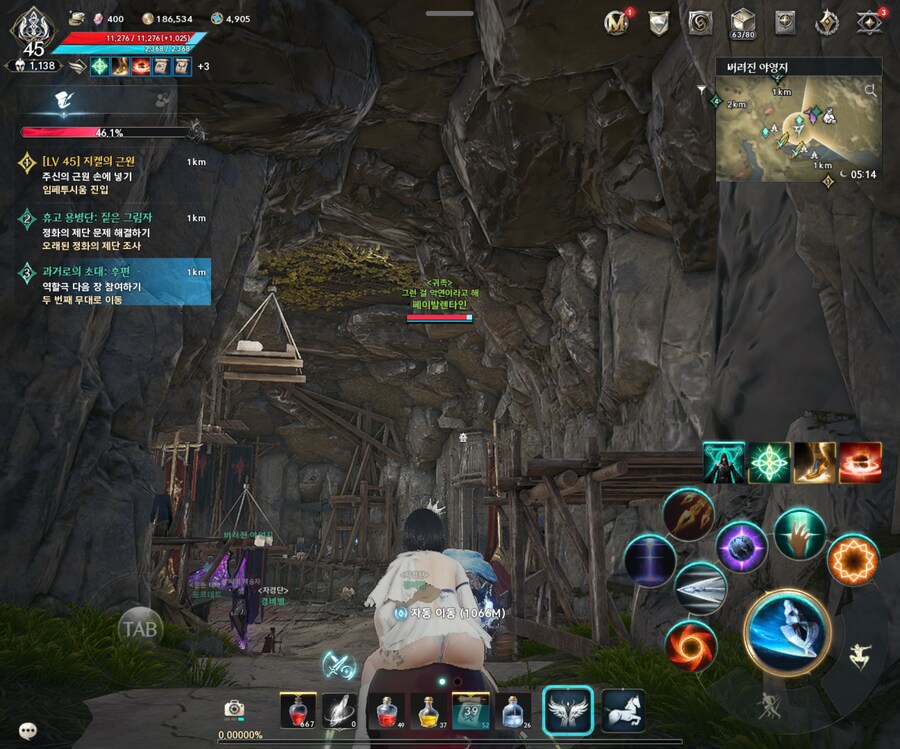Open the inventory cube showing 63/80

(x=742, y=22)
